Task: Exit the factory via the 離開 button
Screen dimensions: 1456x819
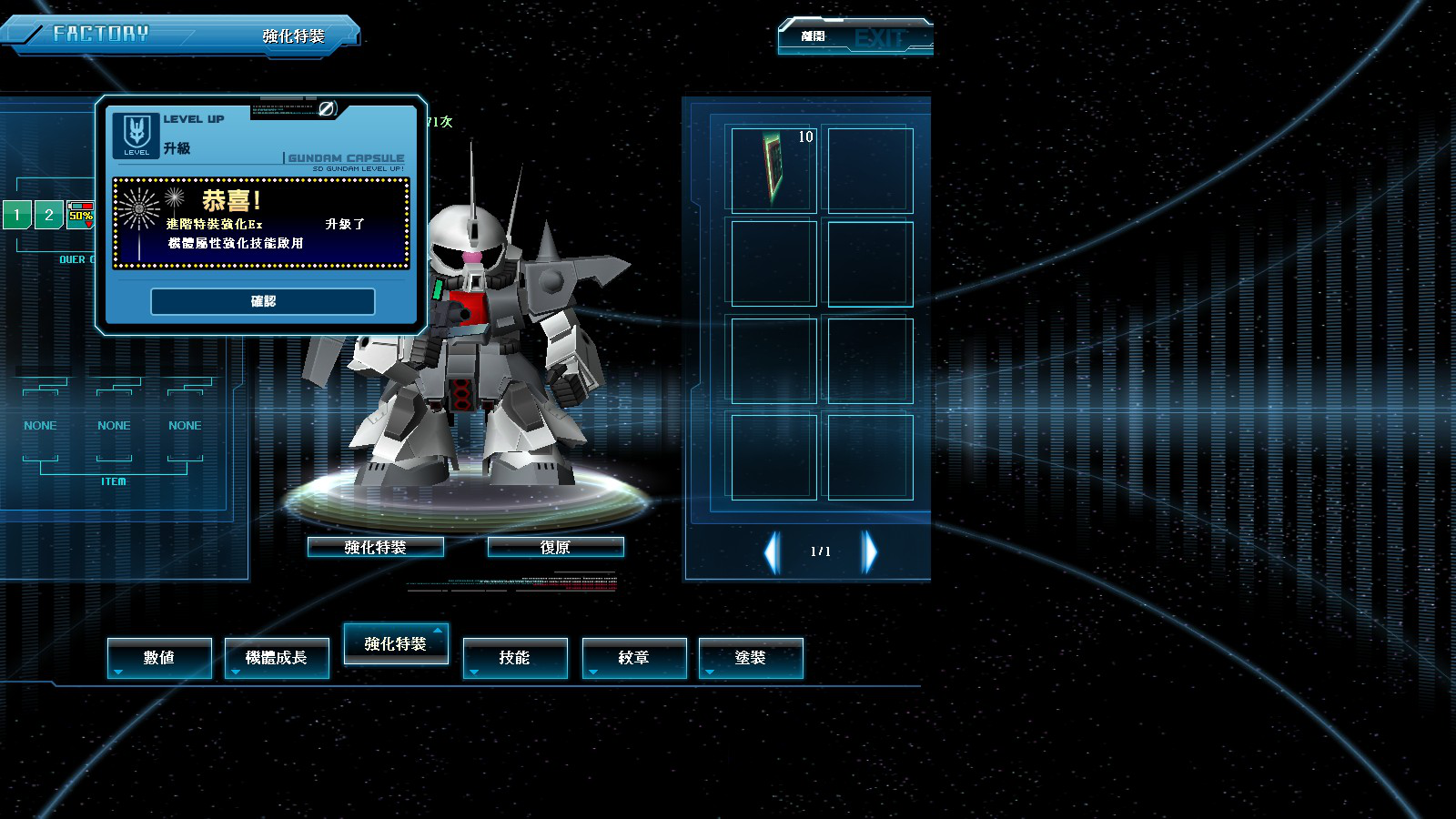Action: pyautogui.click(x=854, y=36)
